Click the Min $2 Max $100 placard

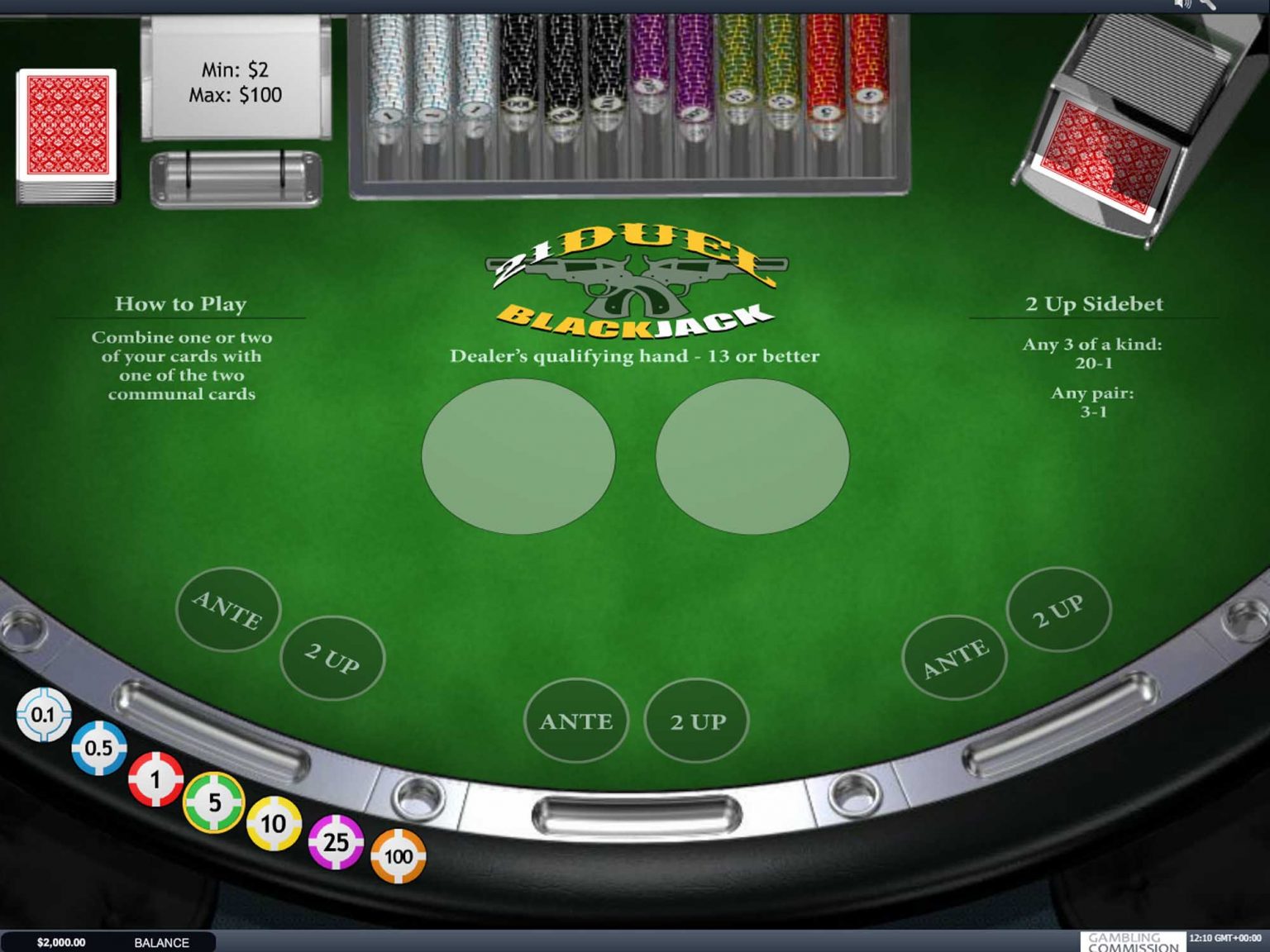[236, 83]
